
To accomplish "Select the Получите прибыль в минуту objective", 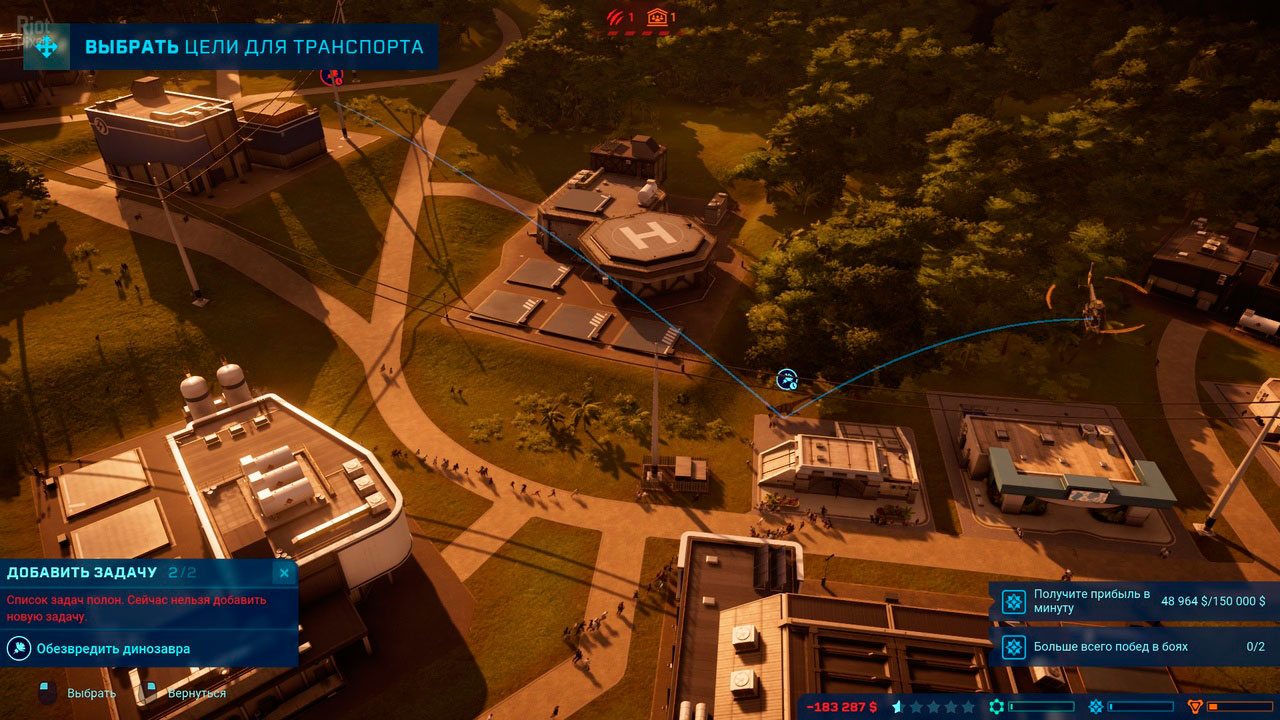I will pyautogui.click(x=1134, y=601).
